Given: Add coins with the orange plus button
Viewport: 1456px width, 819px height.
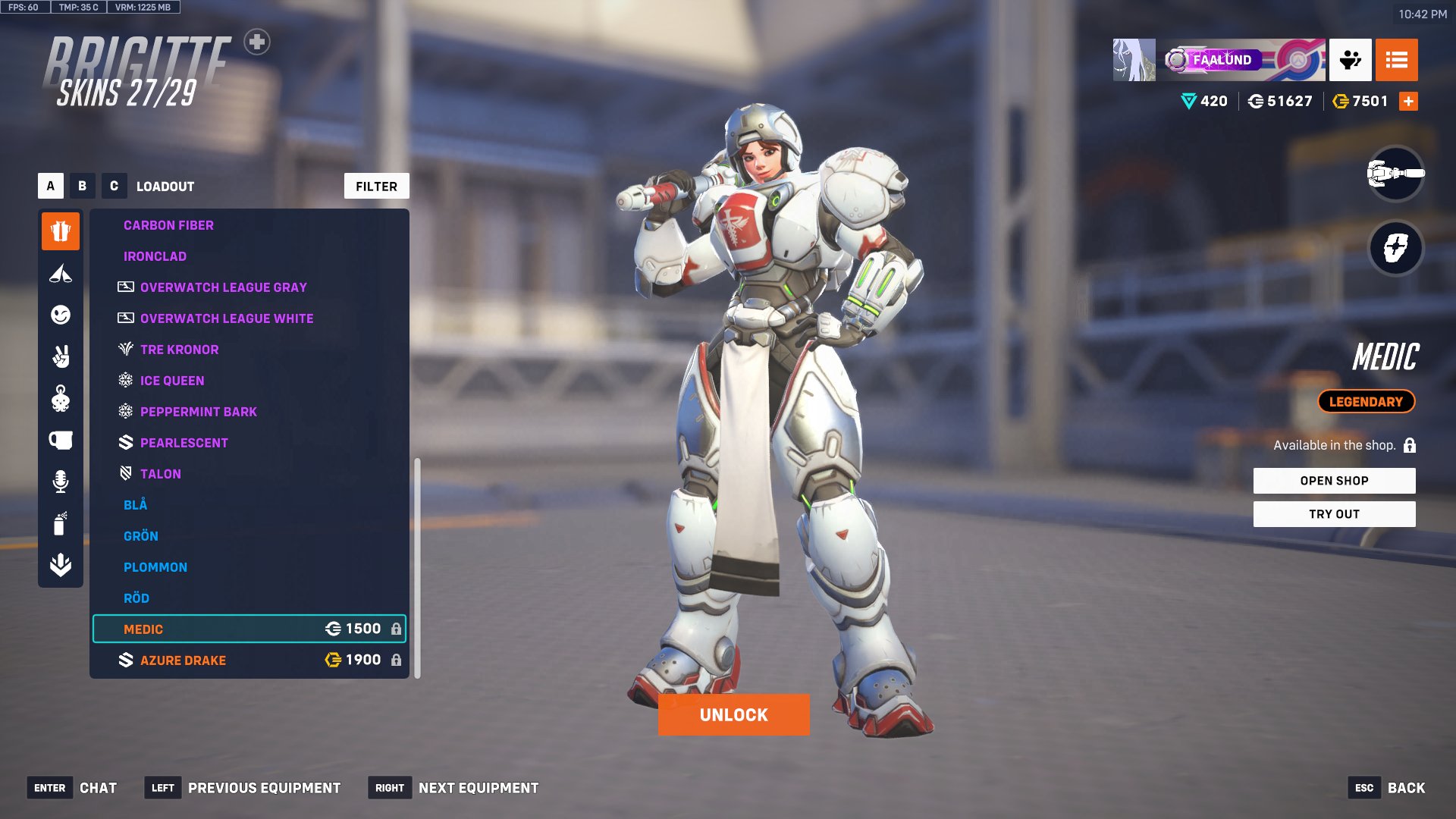Looking at the screenshot, I should tap(1408, 102).
